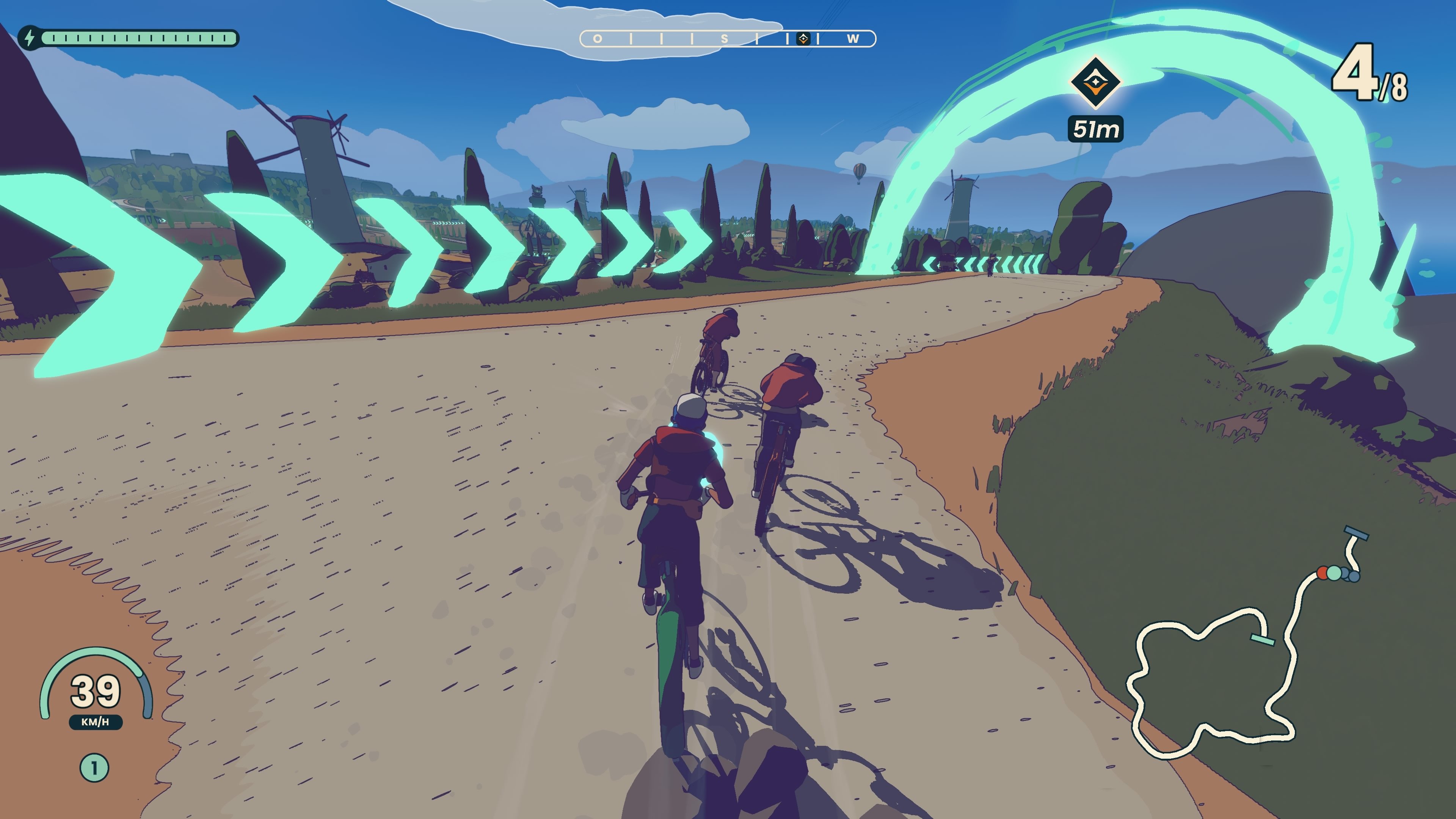
Task: Click the lightning bolt boost icon
Action: (x=30, y=38)
